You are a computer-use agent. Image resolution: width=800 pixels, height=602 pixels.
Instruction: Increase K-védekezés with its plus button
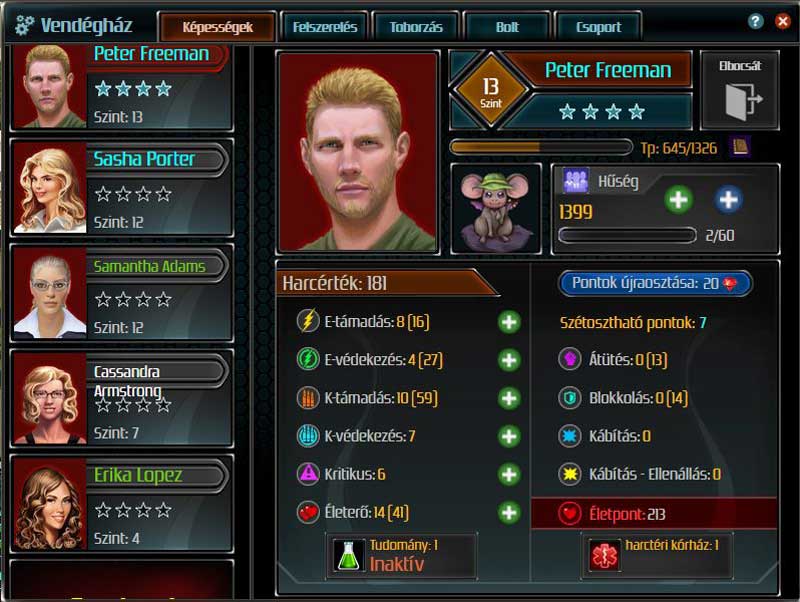[x=509, y=436]
